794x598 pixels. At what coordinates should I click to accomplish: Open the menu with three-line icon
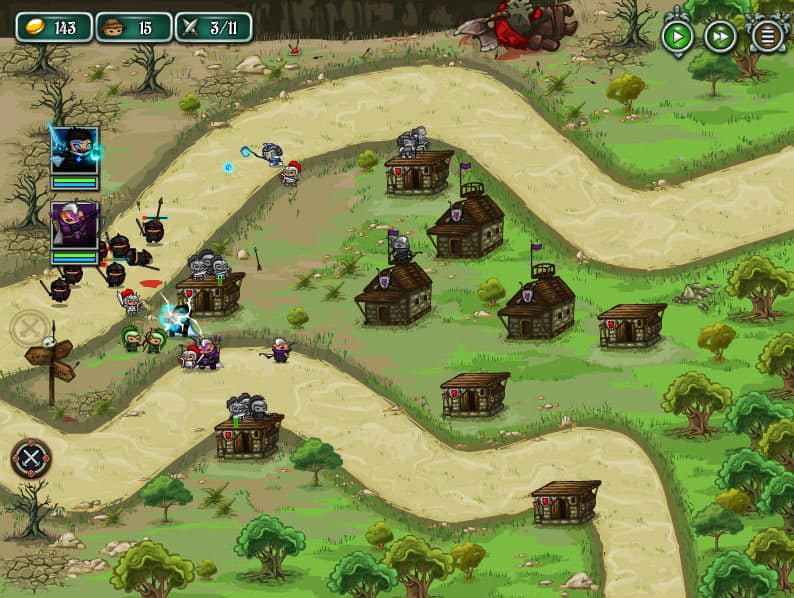[767, 37]
